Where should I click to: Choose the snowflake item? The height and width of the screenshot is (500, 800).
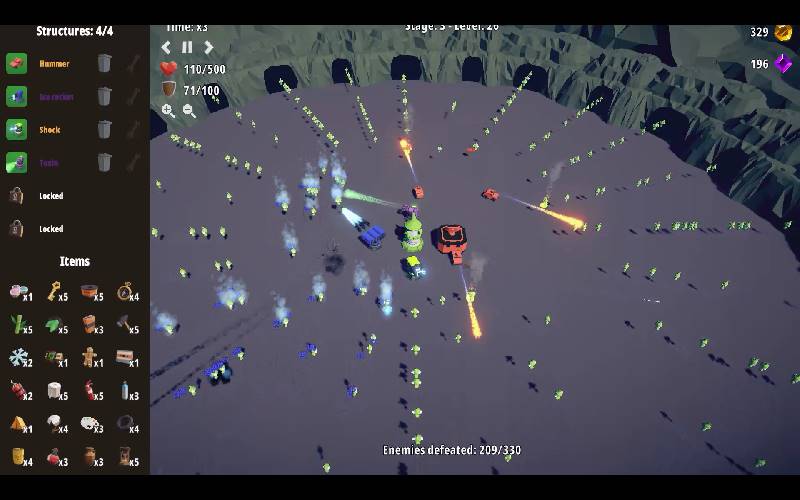pos(17,357)
